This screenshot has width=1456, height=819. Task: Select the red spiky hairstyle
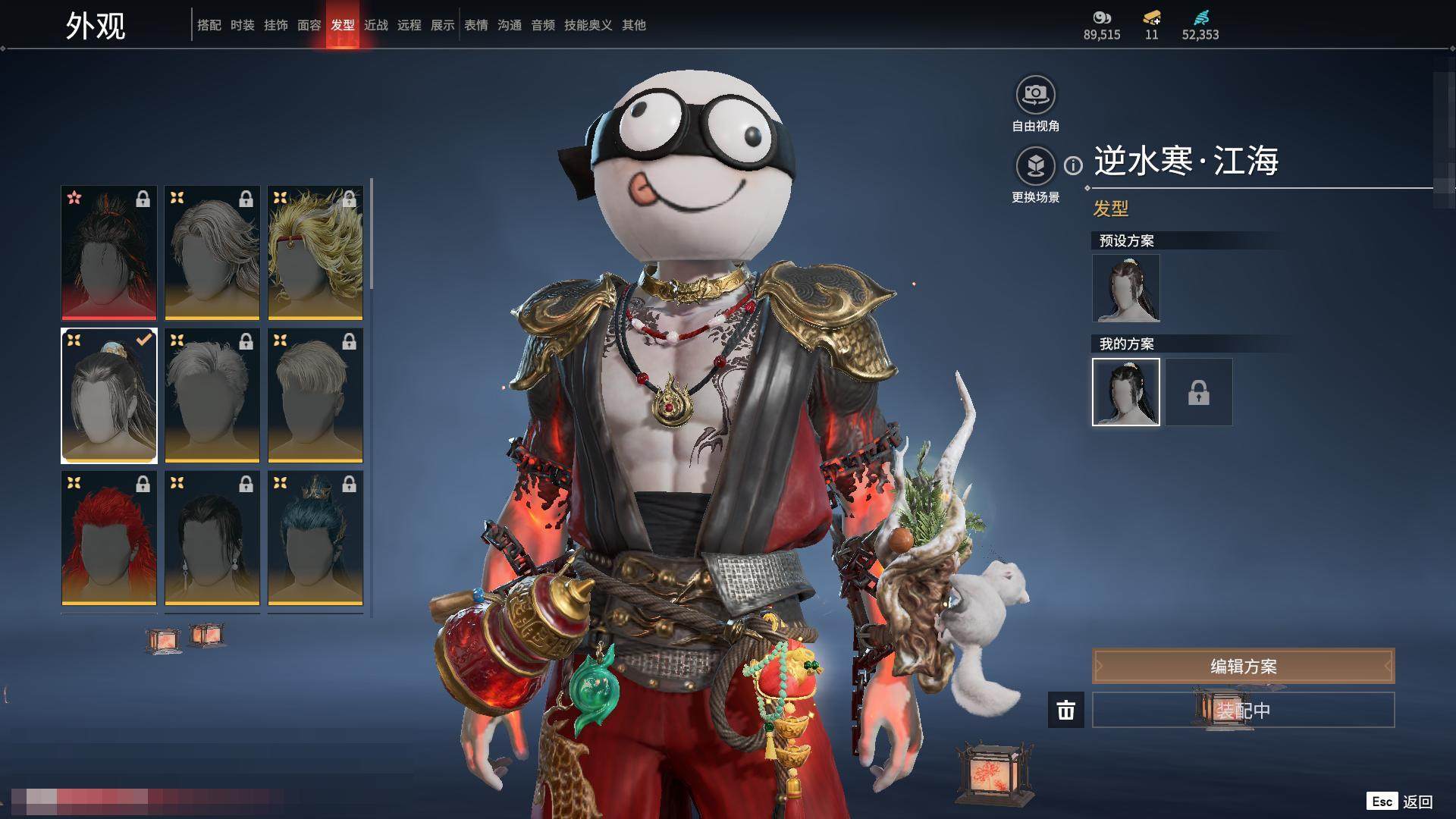pyautogui.click(x=109, y=538)
